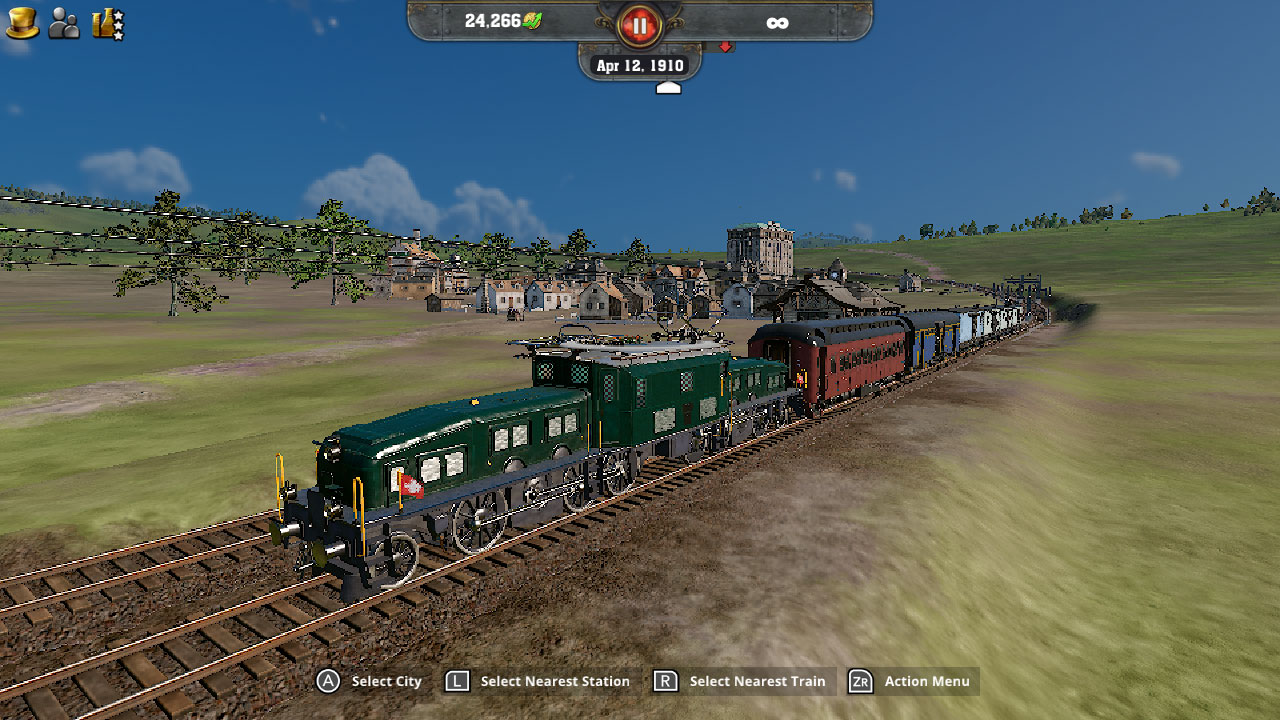Open the player profile top hat menu
The height and width of the screenshot is (720, 1280).
point(21,22)
